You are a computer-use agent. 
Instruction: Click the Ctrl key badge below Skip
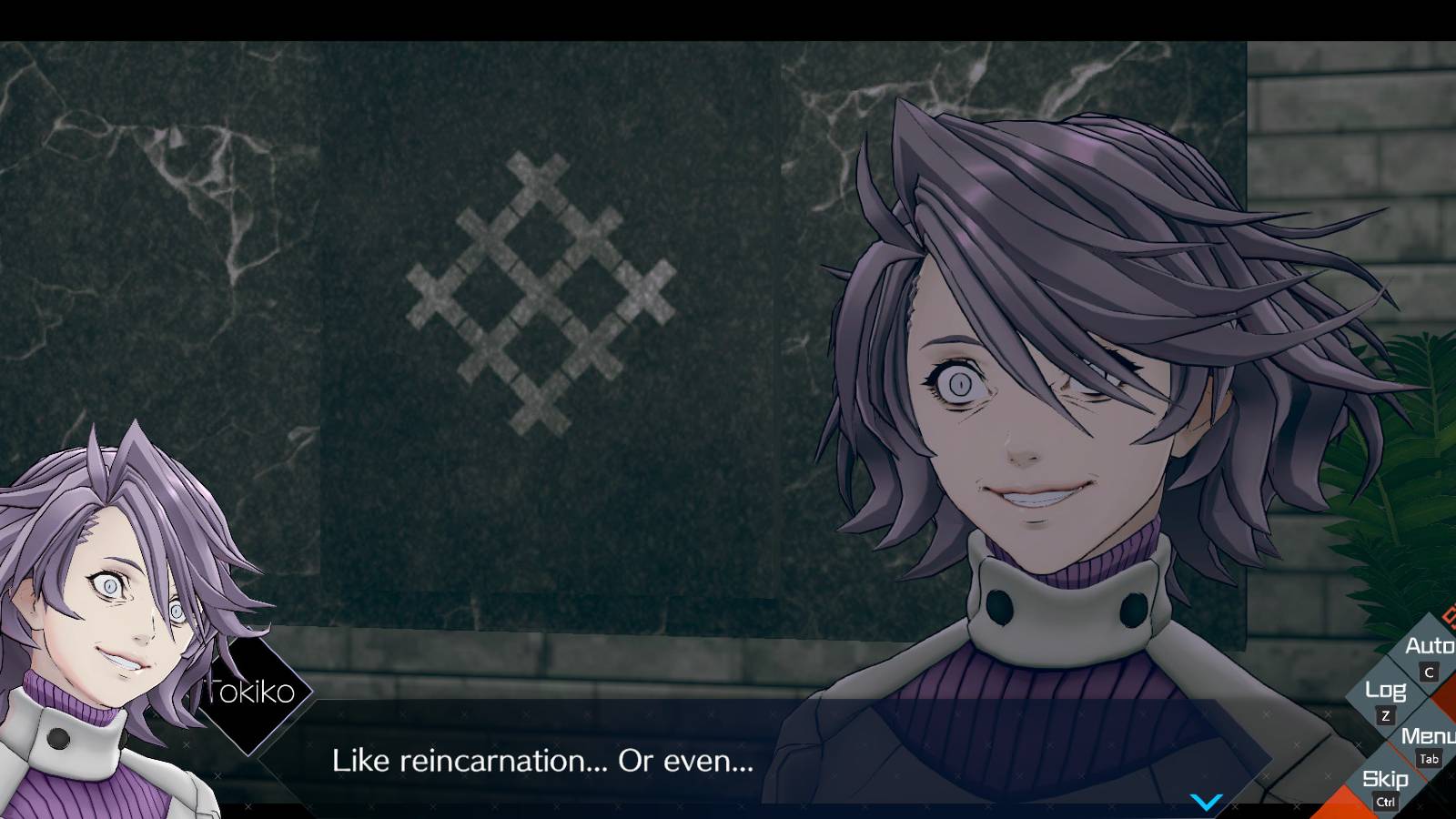pos(1386,801)
